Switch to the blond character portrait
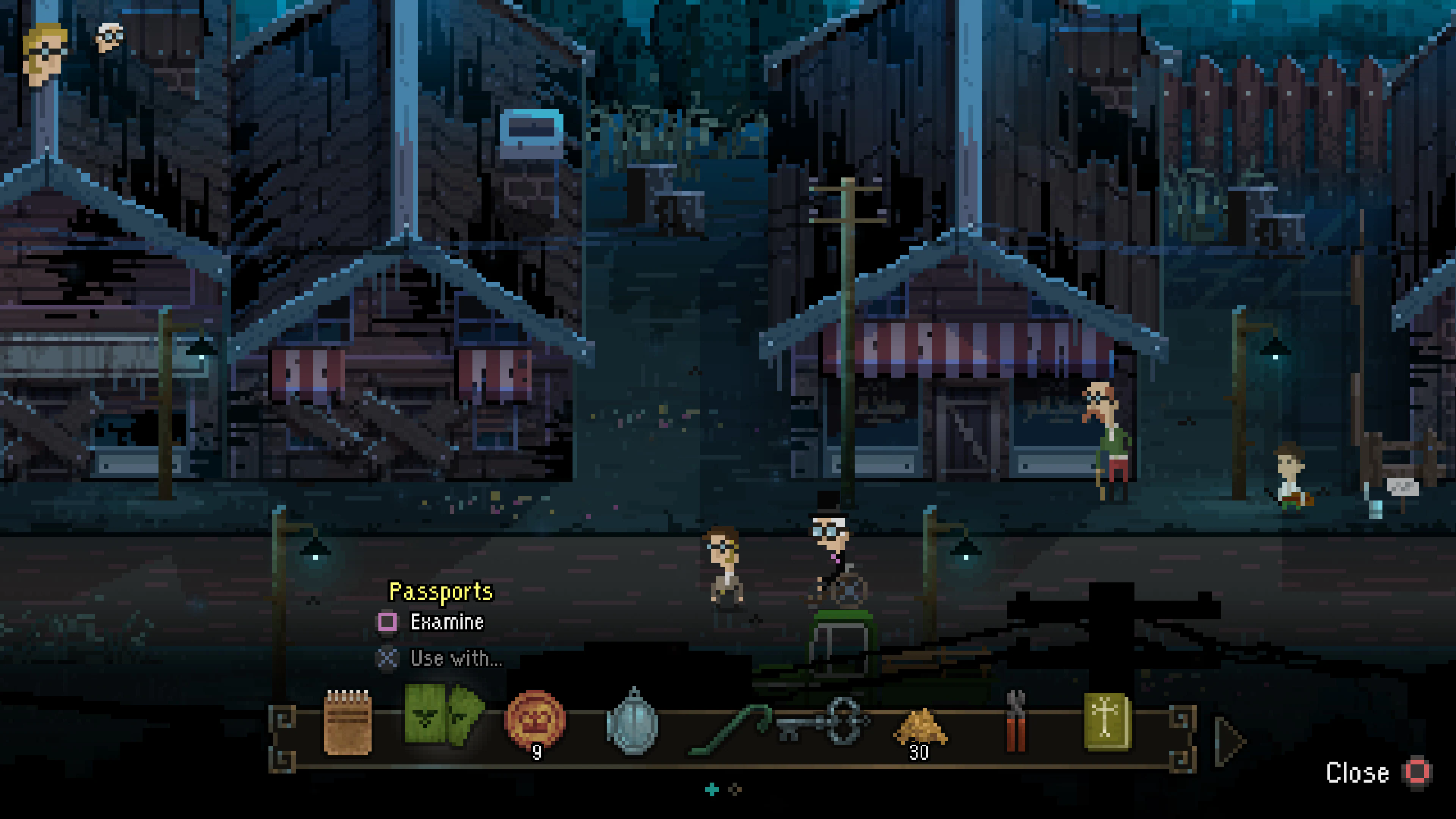Image resolution: width=1456 pixels, height=819 pixels. [45, 54]
